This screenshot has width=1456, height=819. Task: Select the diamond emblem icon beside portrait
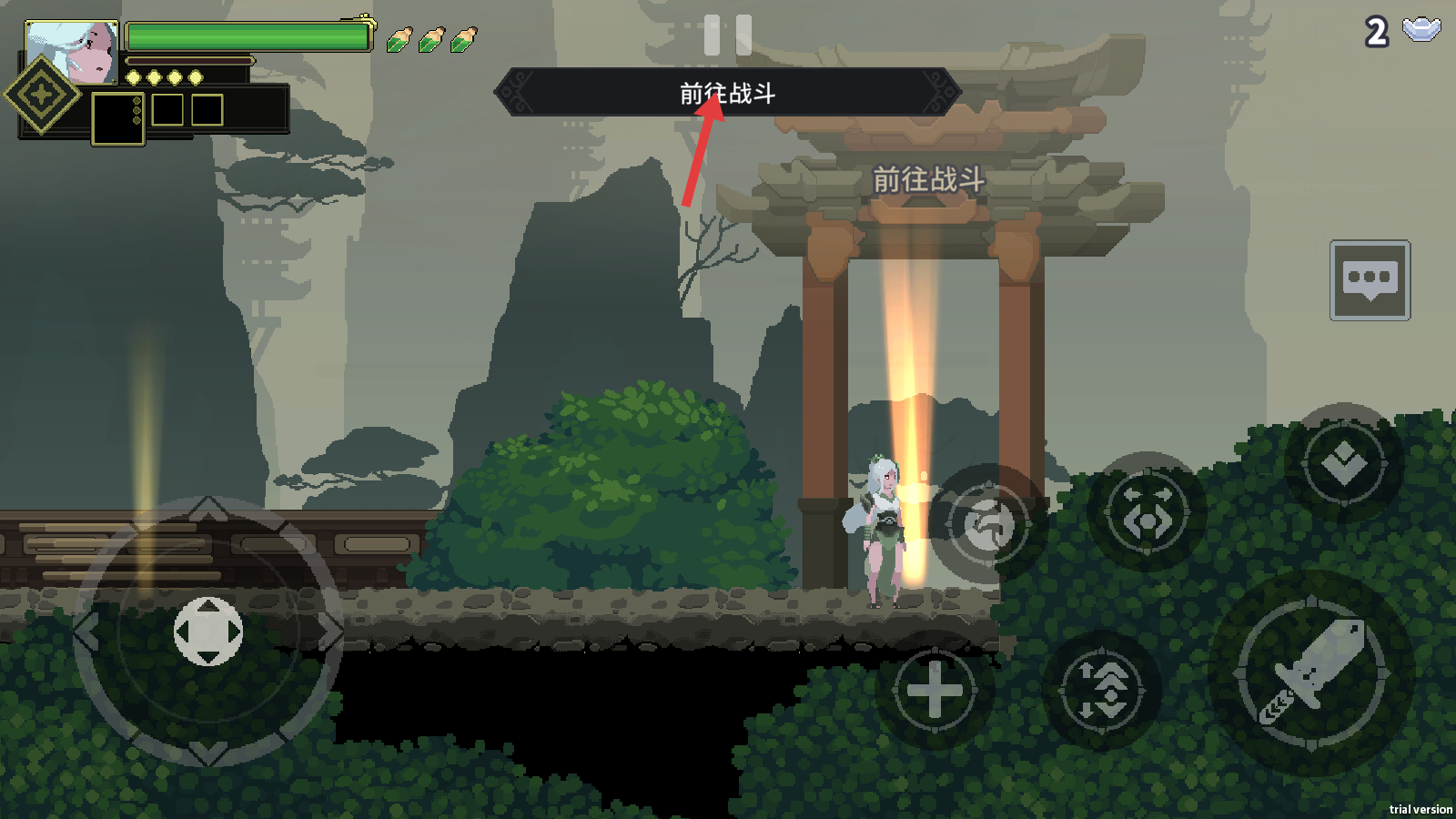42,95
